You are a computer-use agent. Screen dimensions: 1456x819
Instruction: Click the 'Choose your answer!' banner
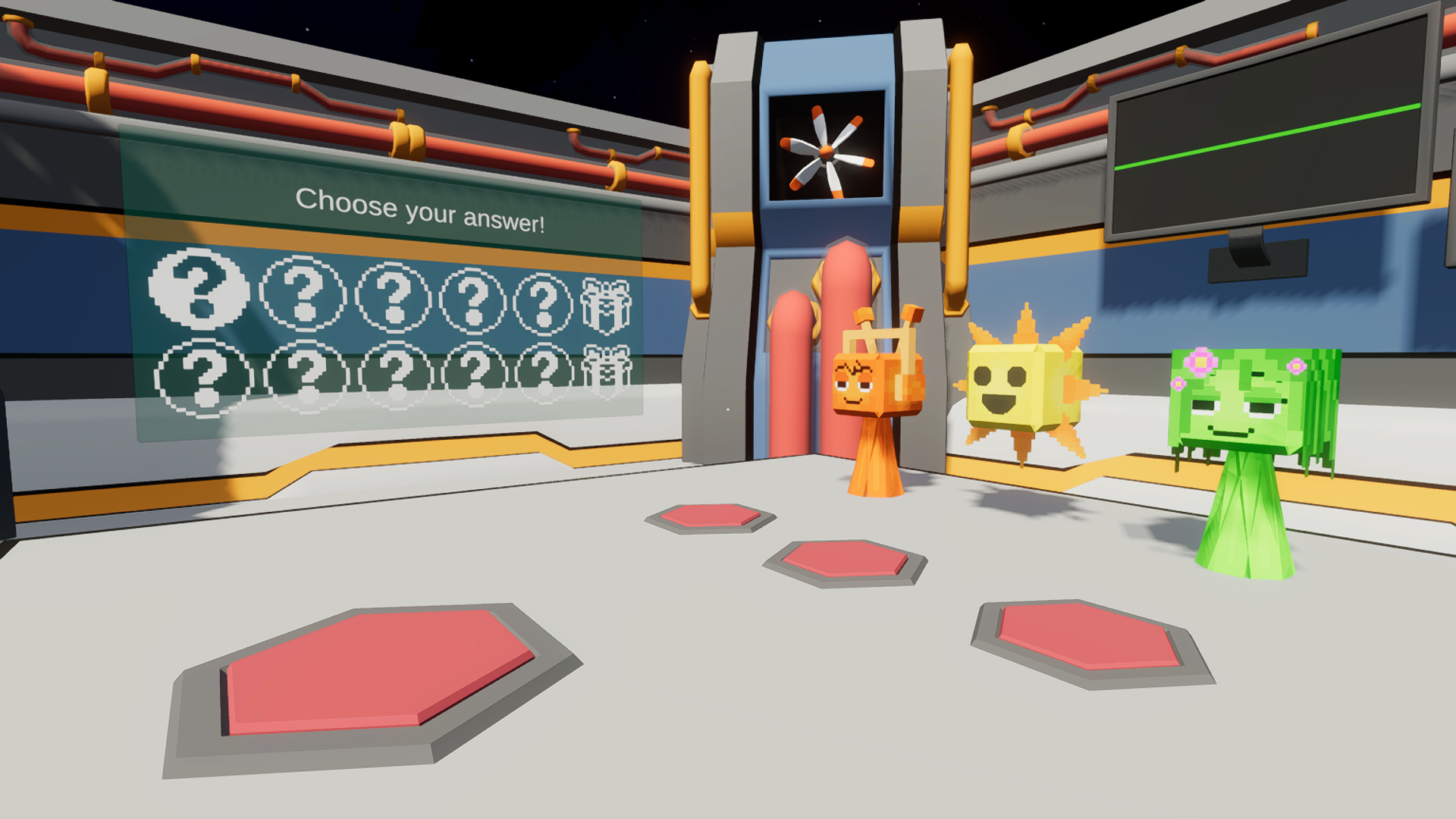point(421,209)
